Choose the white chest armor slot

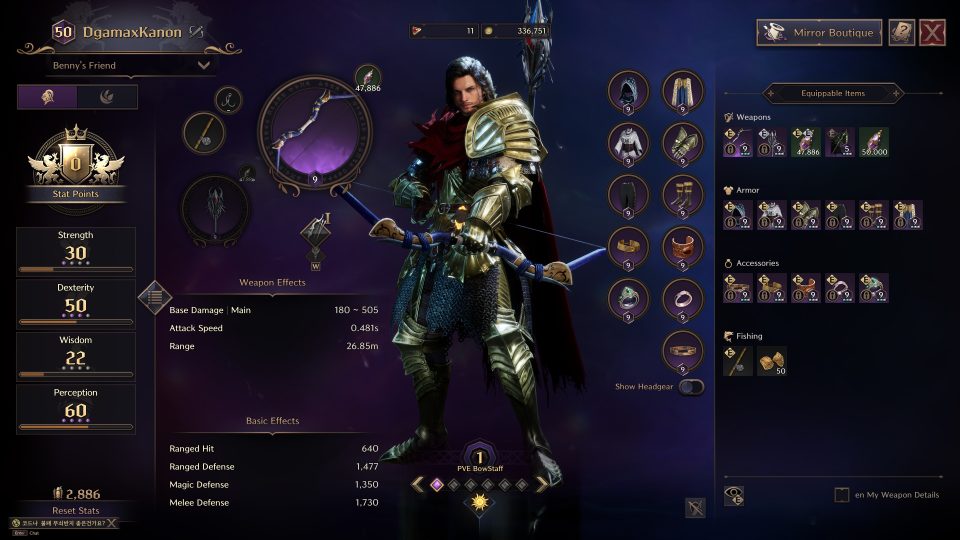click(629, 144)
